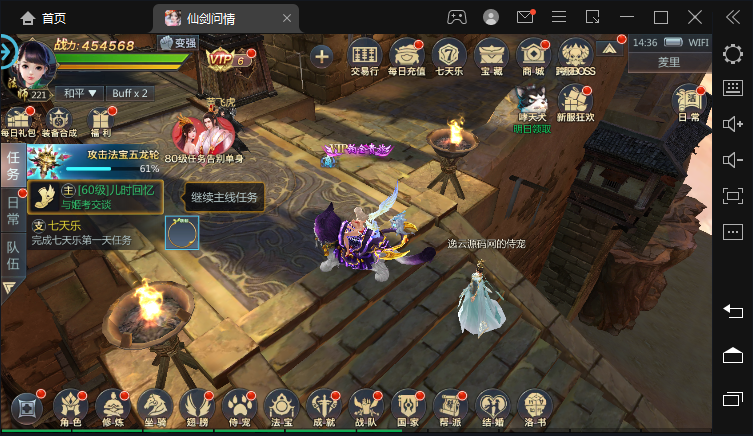Open the 侍宠 pet menu
This screenshot has width=753, height=436.
coord(239,409)
